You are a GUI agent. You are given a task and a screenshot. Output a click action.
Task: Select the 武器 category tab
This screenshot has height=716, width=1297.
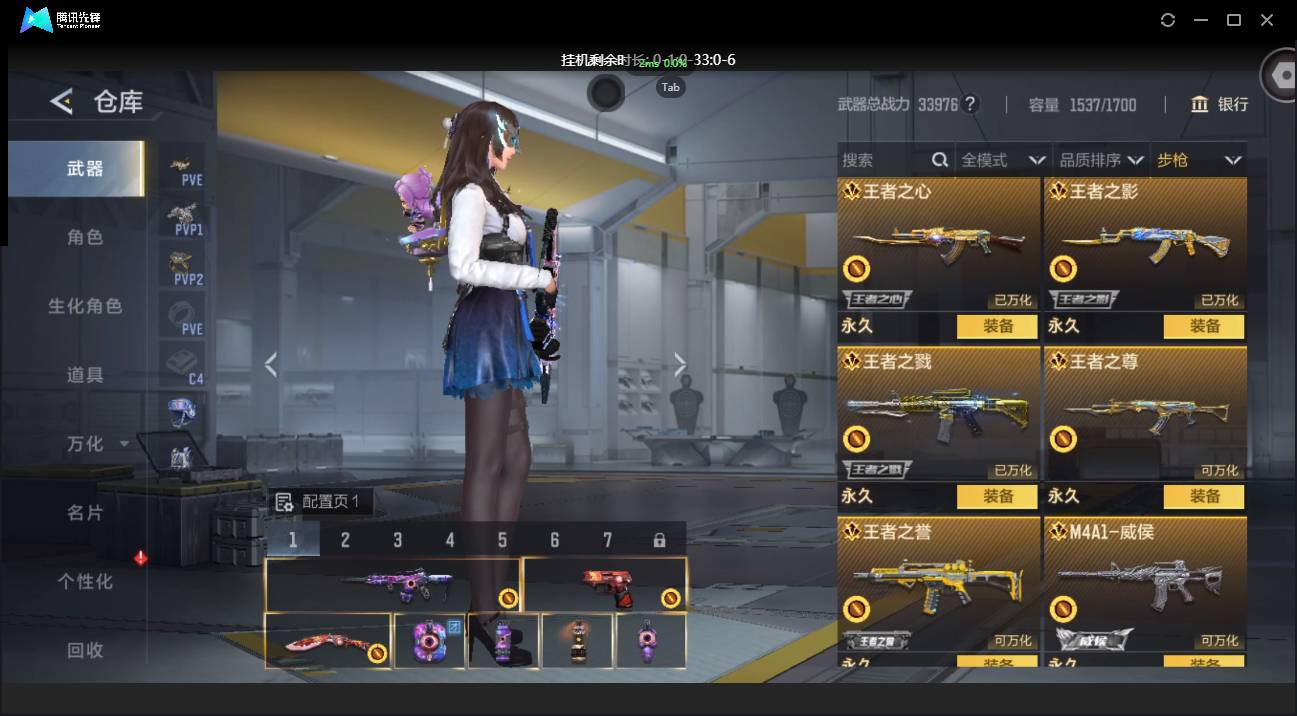pyautogui.click(x=85, y=169)
